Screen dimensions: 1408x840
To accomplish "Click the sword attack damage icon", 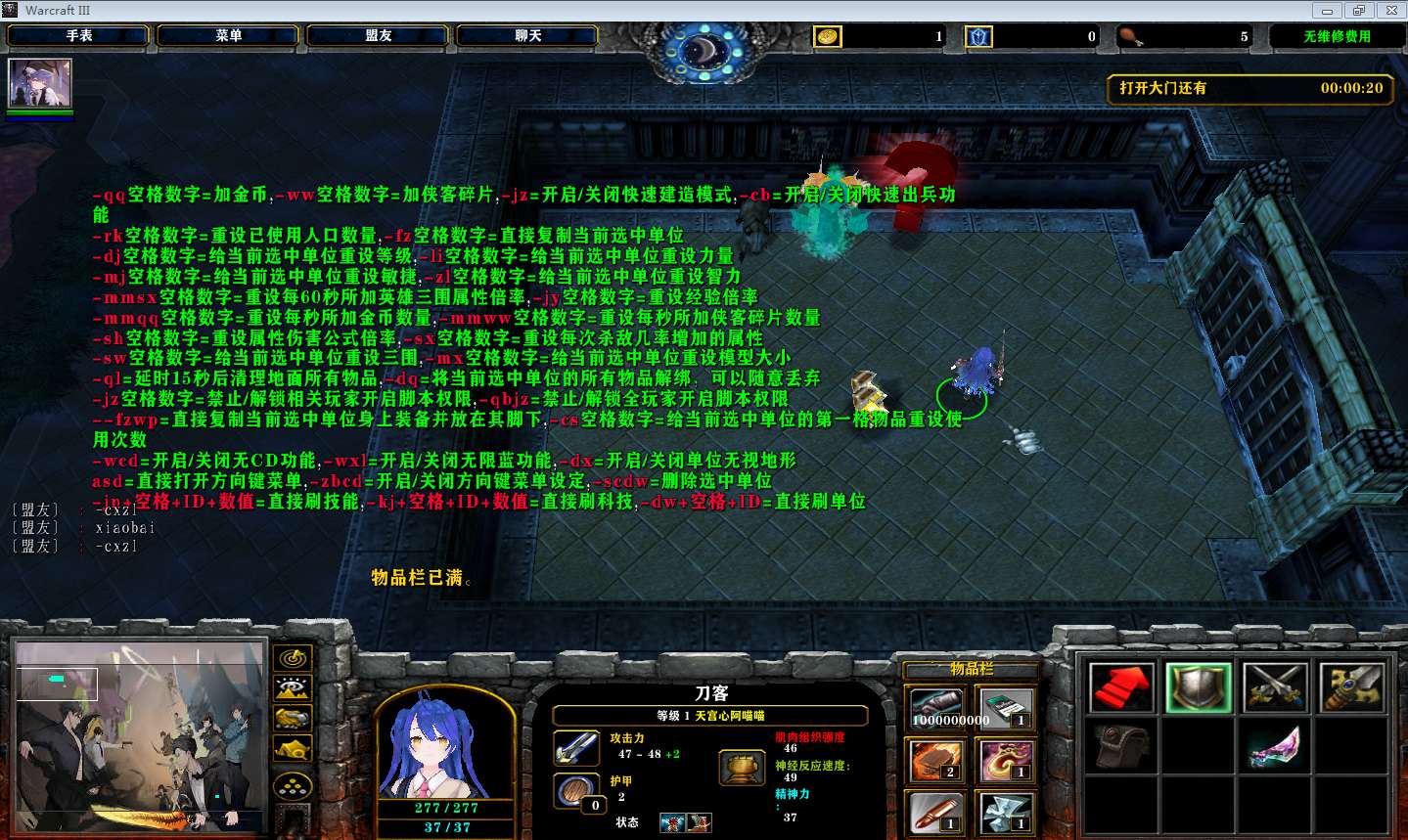I will click(x=576, y=748).
